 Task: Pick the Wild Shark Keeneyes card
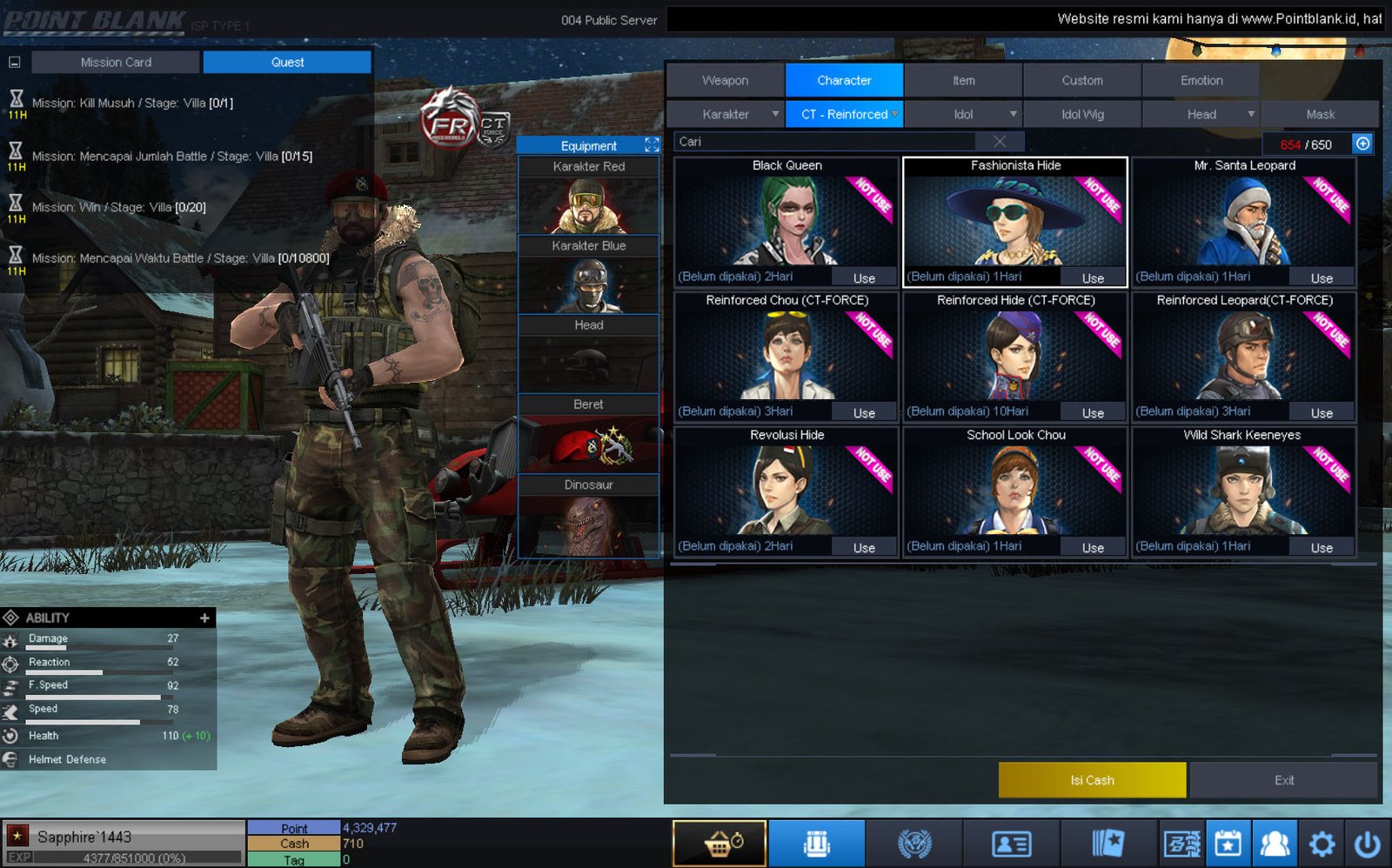(x=1243, y=487)
